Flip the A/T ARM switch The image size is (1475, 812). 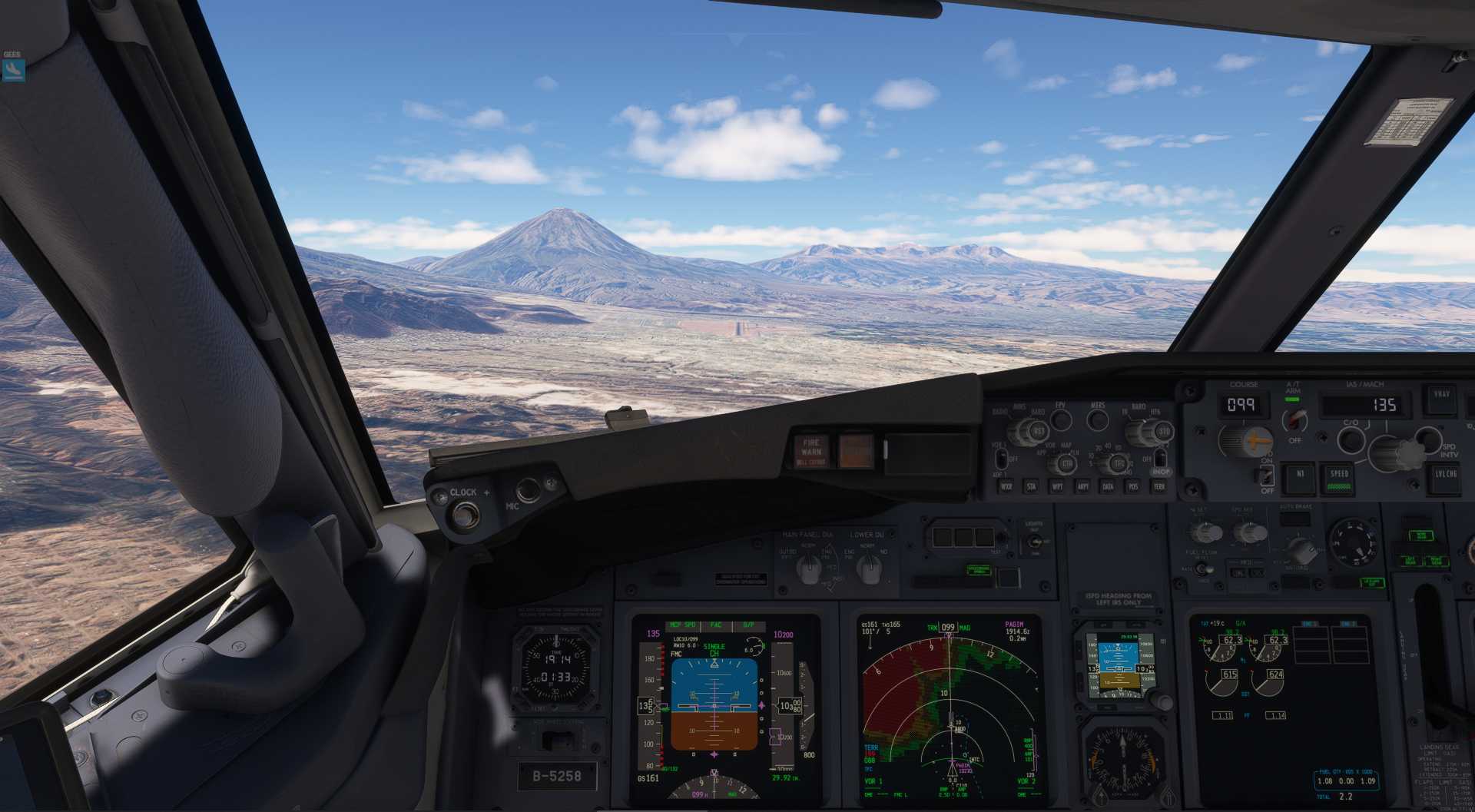pyautogui.click(x=1296, y=419)
